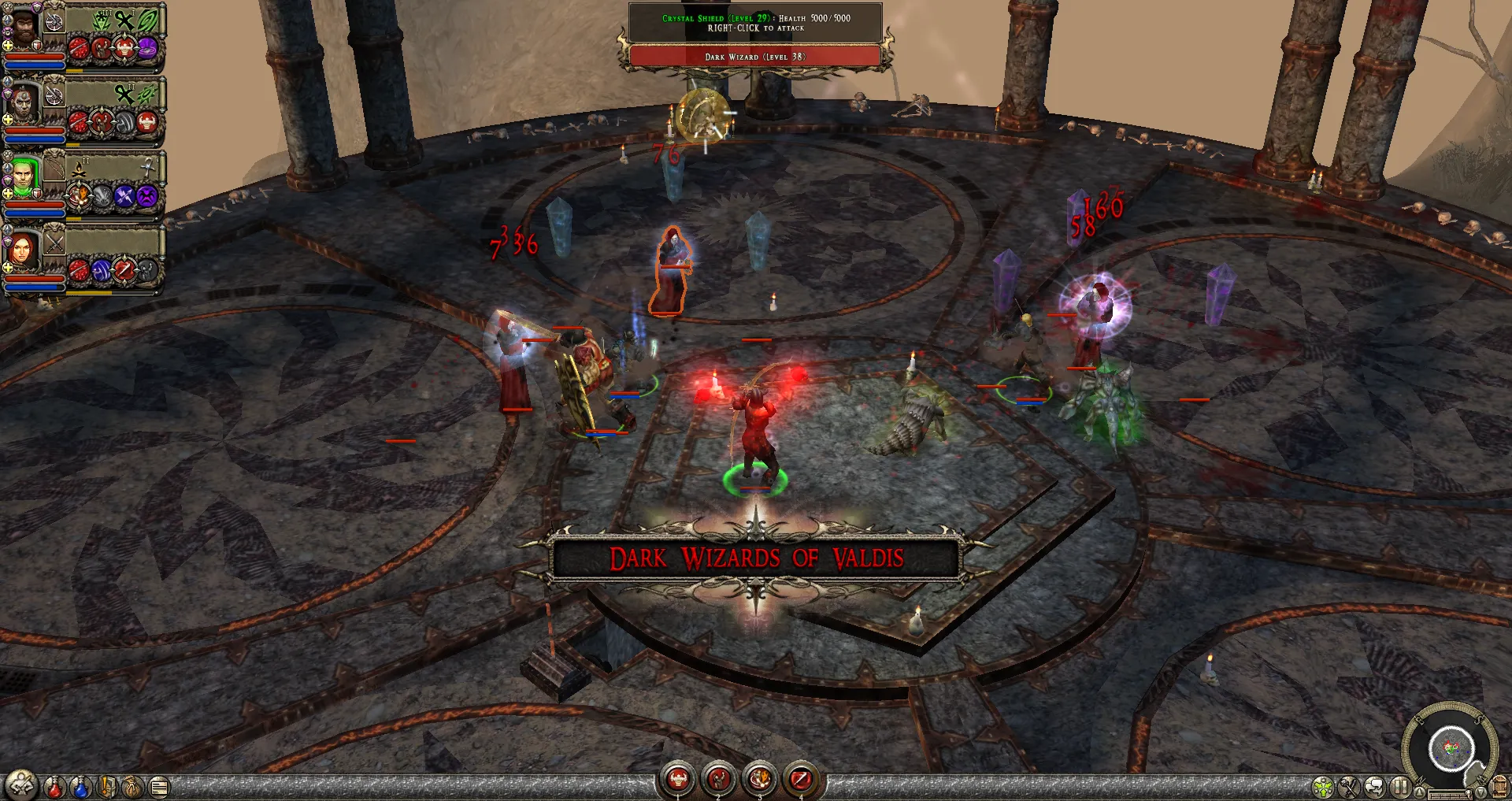The image size is (1512, 801).
Task: Select the green-highlighted archer portrait
Action: (x=24, y=178)
